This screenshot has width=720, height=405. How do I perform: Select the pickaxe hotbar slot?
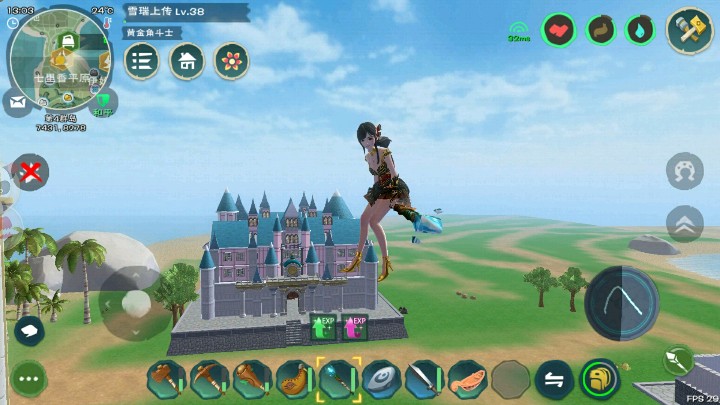(x=208, y=379)
